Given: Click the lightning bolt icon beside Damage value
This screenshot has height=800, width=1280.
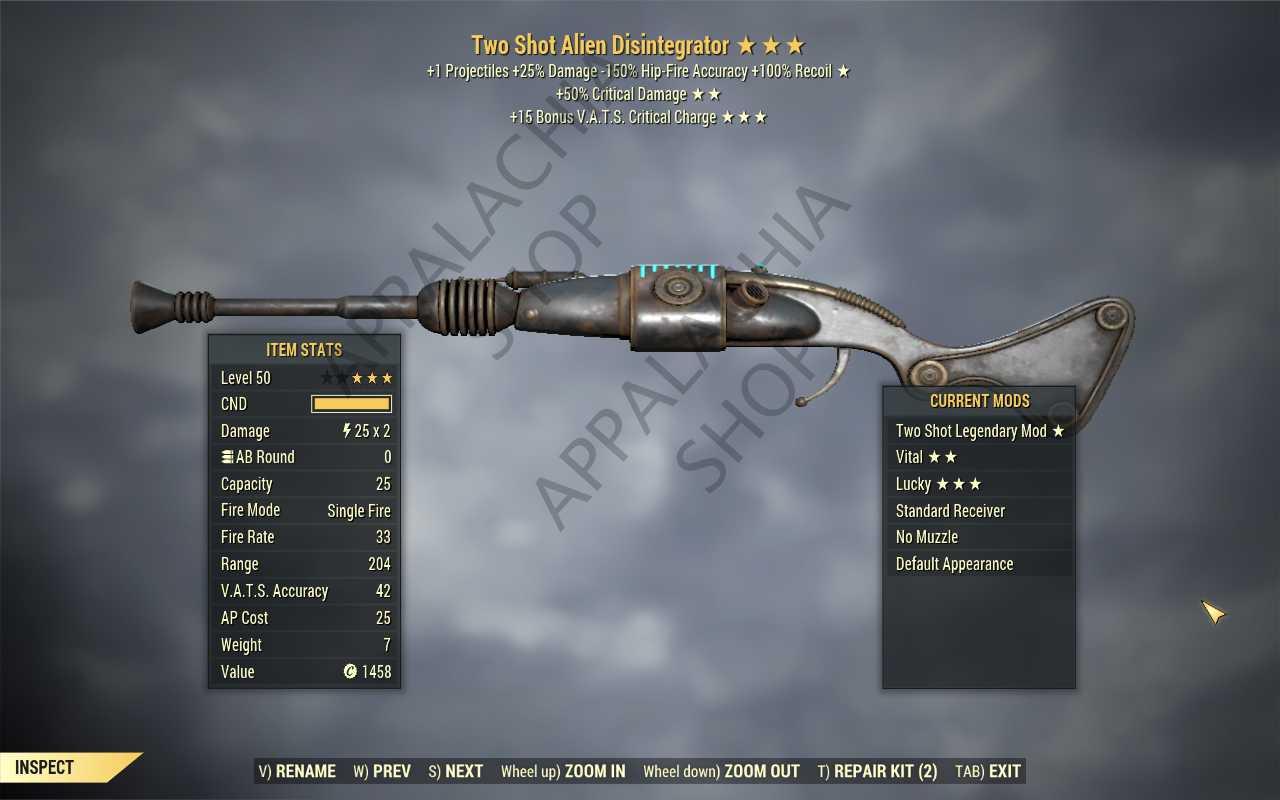Looking at the screenshot, I should pos(345,430).
